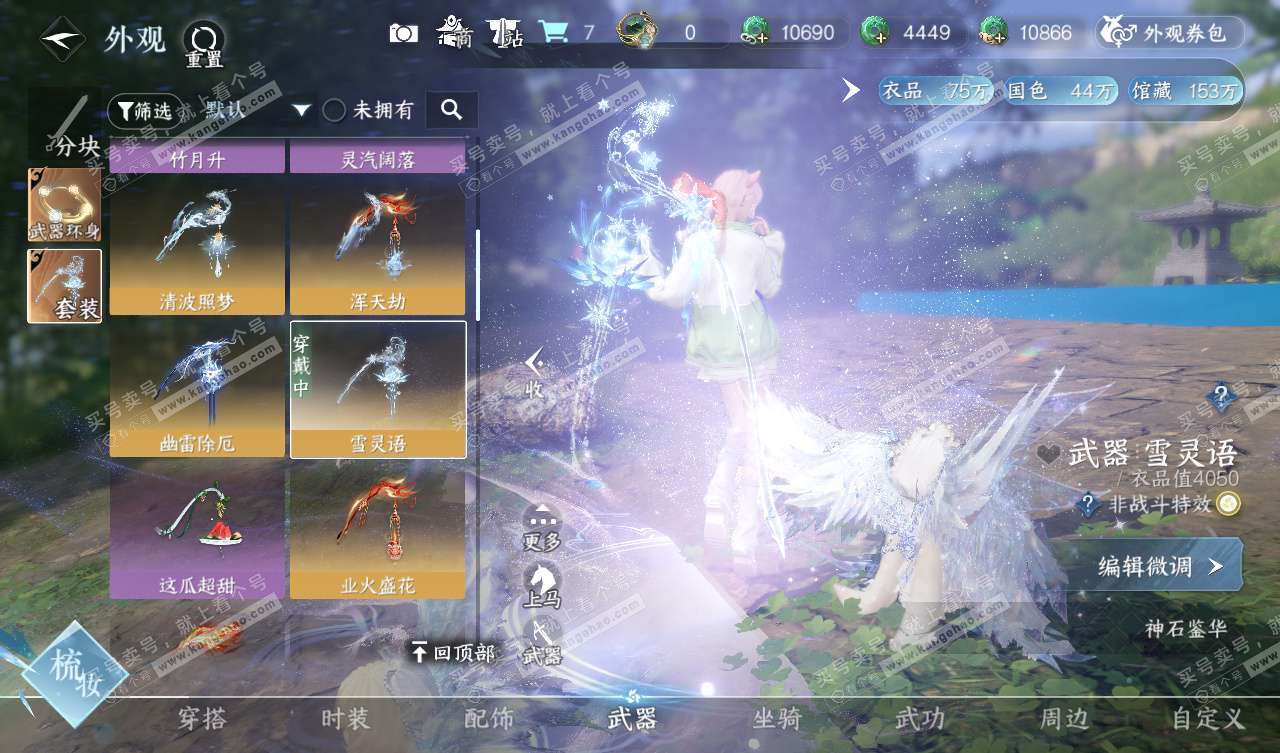Toggle the 未拥有 checkbox
The height and width of the screenshot is (753, 1280).
click(x=335, y=110)
